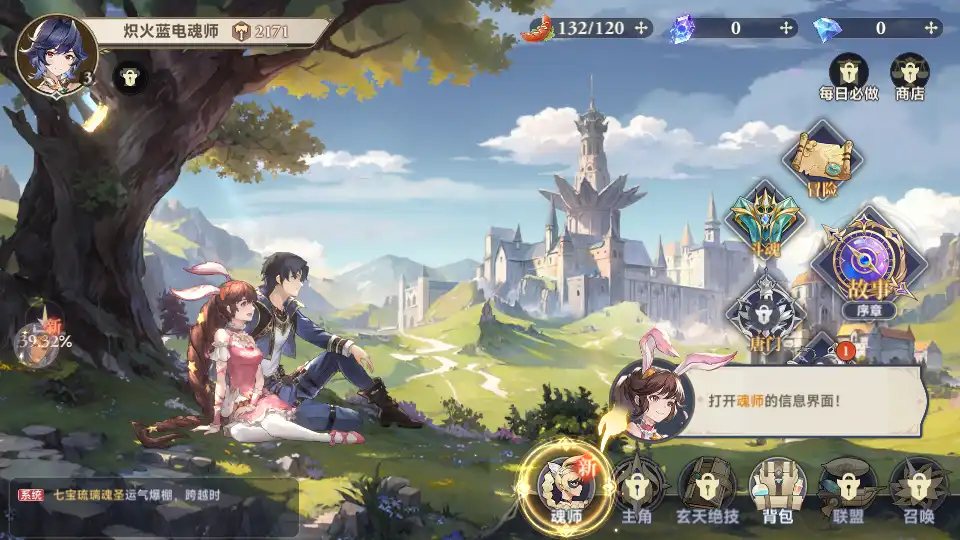The image size is (960, 540).
Task: Open the 每日必做 daily tasks
Action: 848,75
